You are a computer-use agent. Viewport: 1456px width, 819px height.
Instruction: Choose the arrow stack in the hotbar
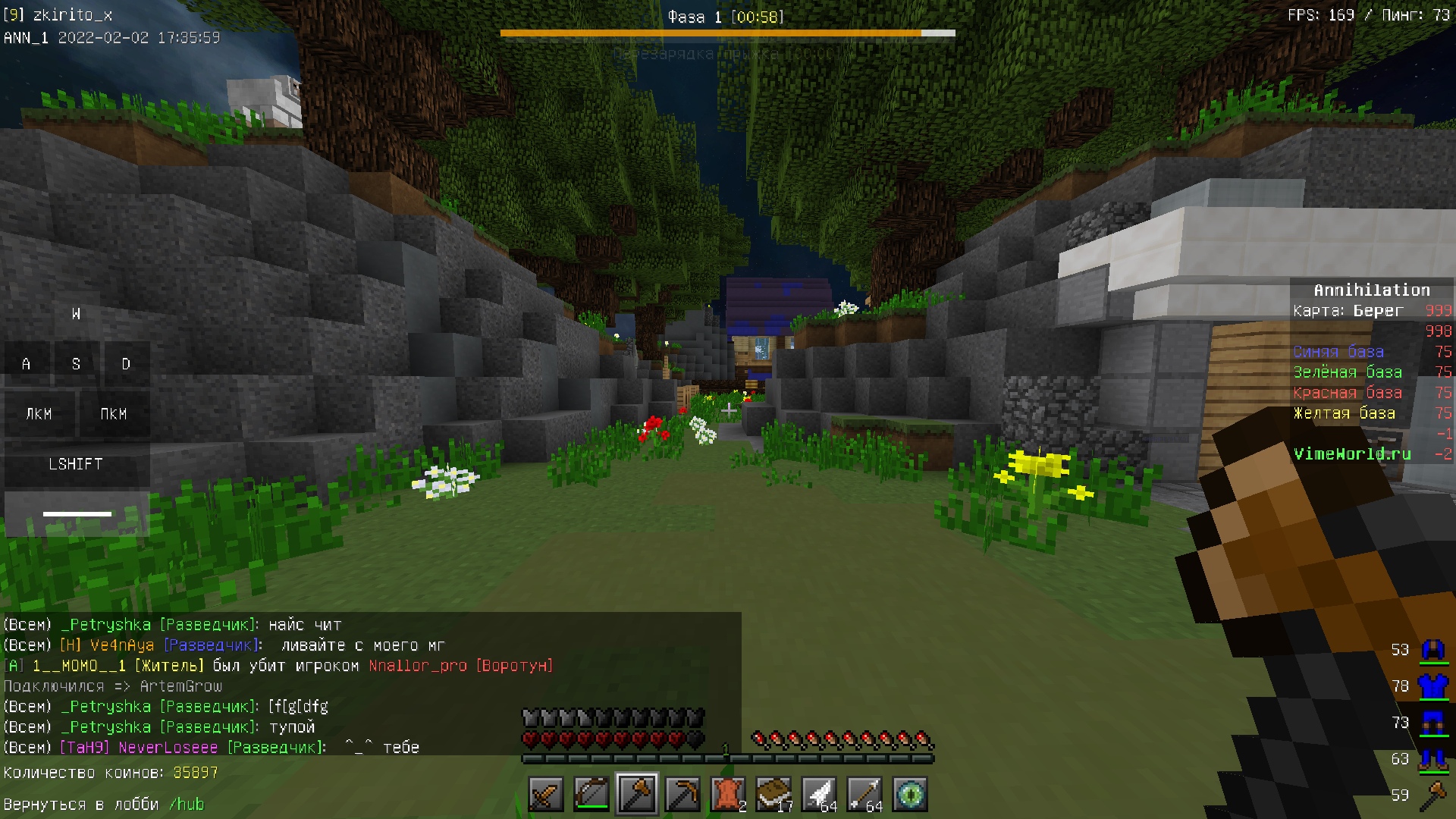(864, 794)
